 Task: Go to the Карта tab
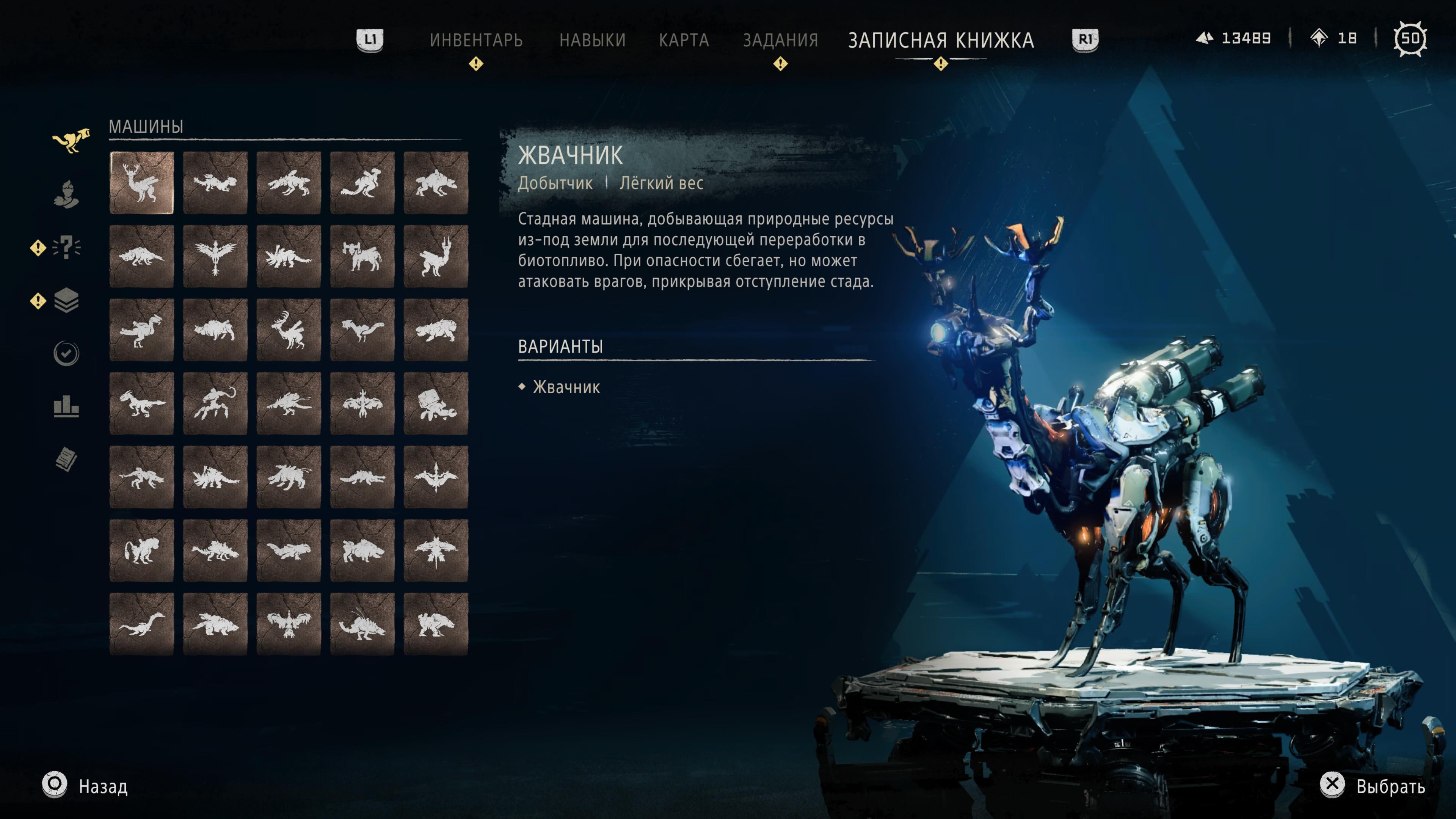click(x=684, y=40)
